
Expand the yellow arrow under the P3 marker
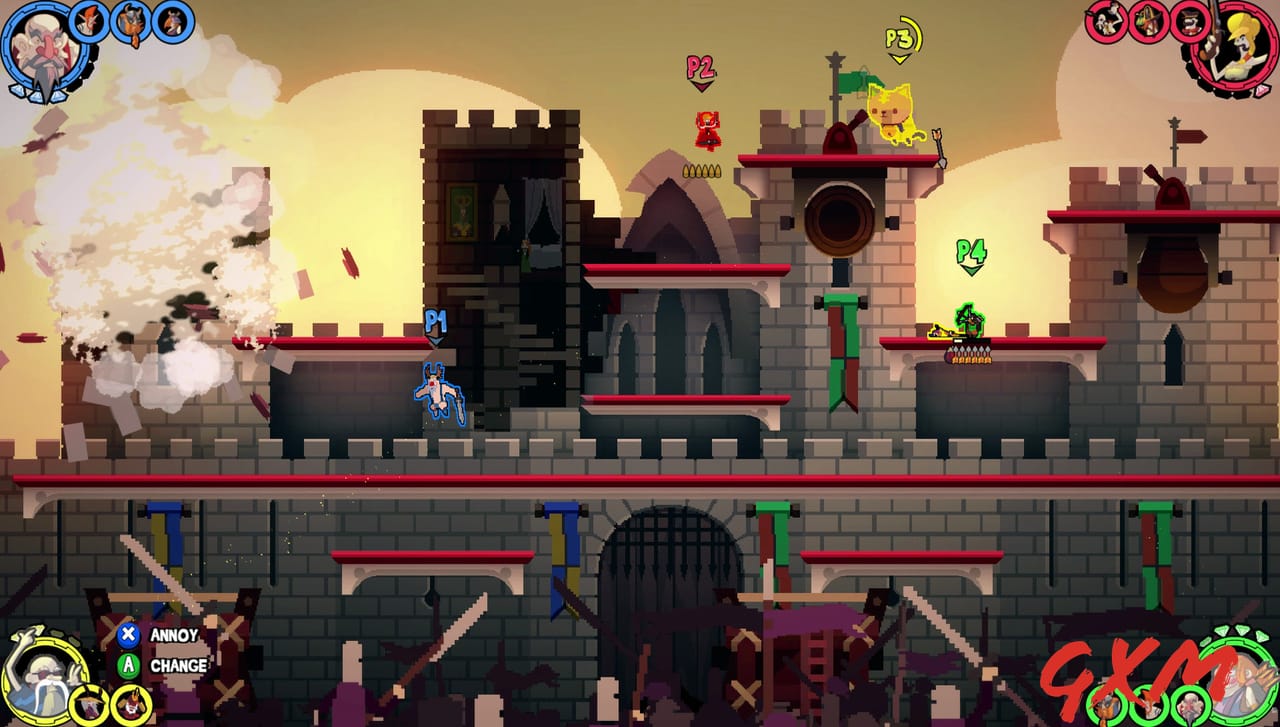tap(900, 58)
